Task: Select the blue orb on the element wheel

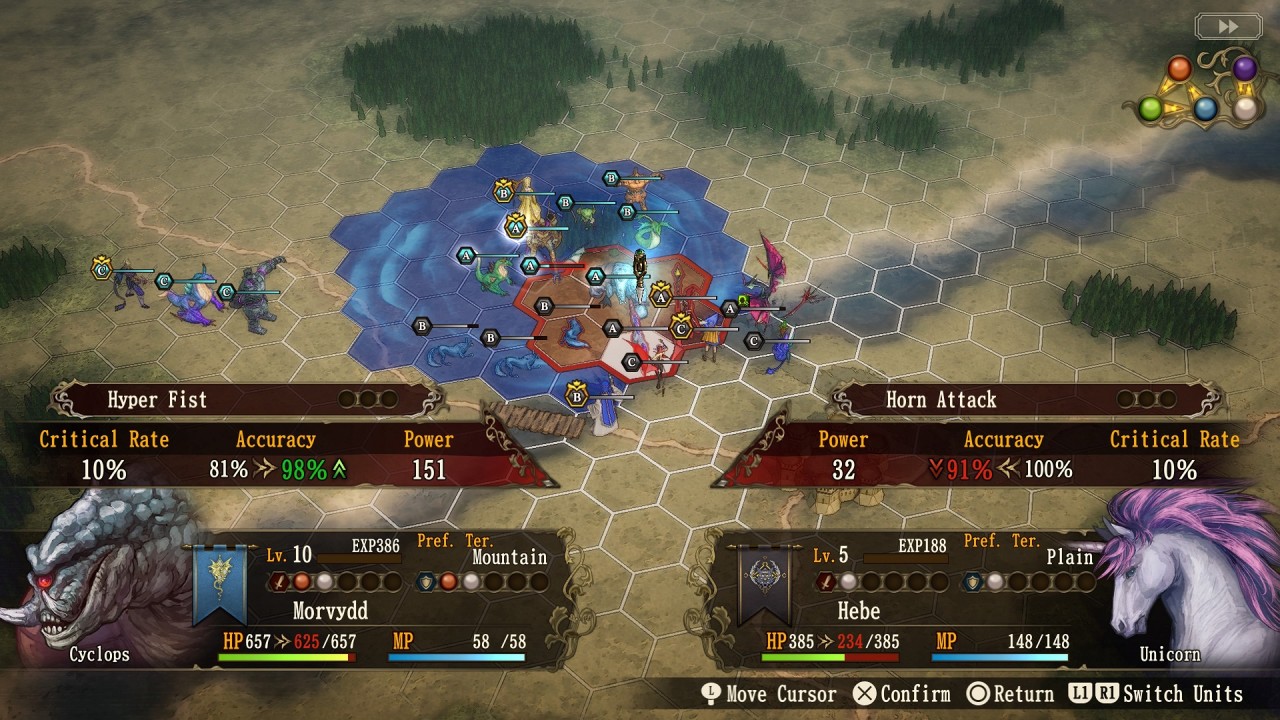Action: pos(1206,108)
